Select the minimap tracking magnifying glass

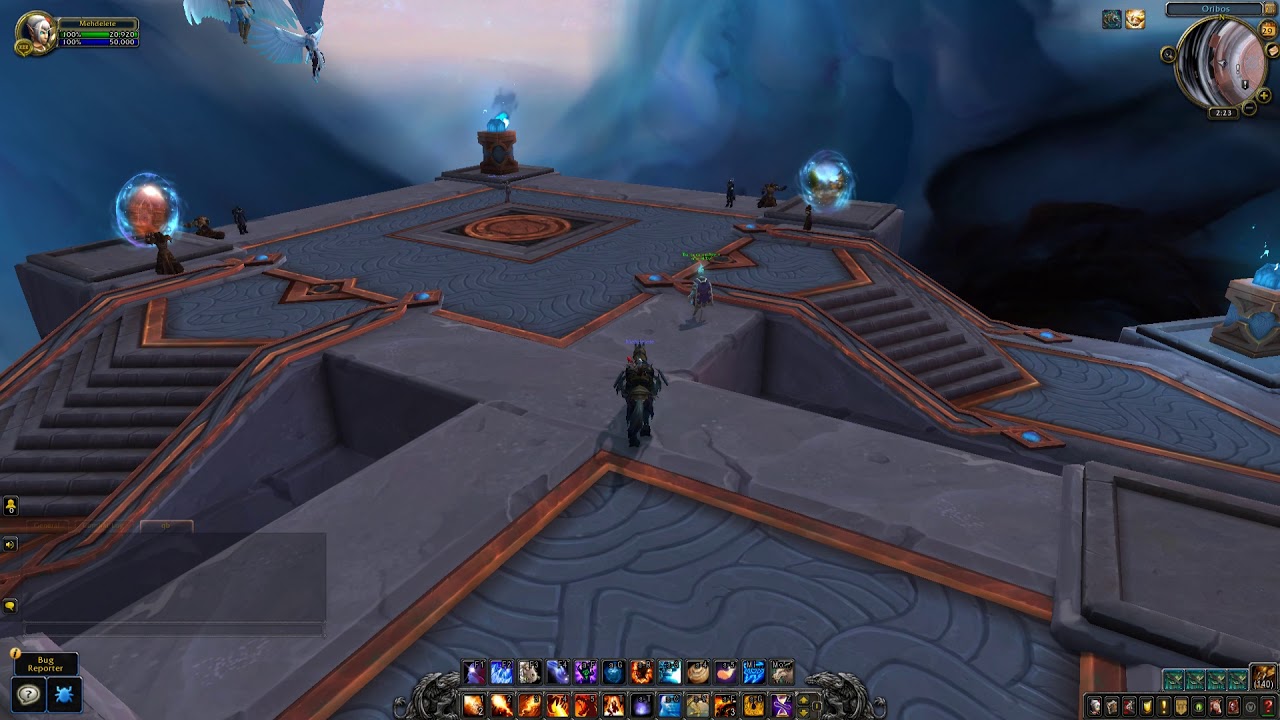tap(1170, 52)
